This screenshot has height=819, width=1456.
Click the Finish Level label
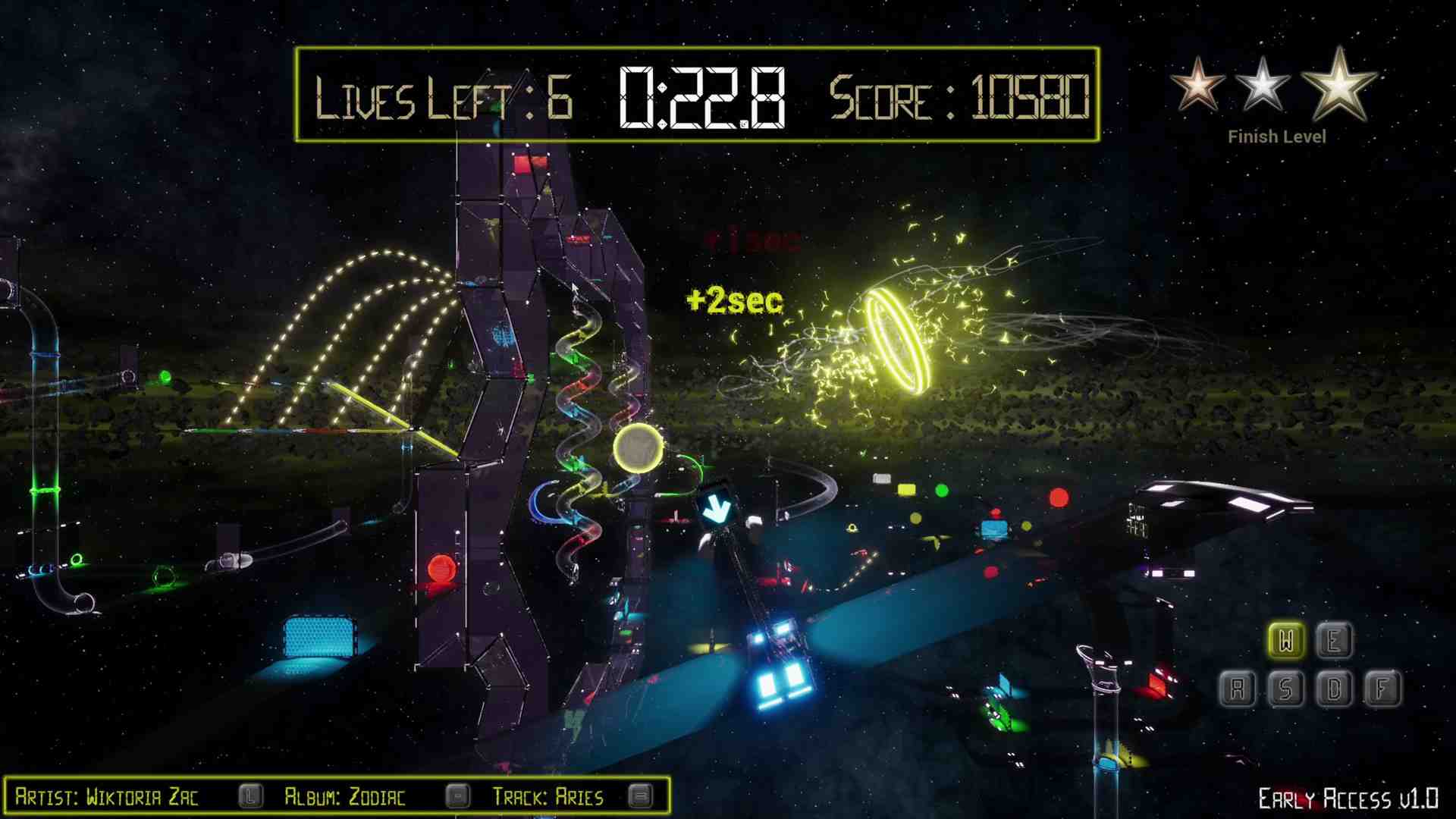click(x=1278, y=136)
